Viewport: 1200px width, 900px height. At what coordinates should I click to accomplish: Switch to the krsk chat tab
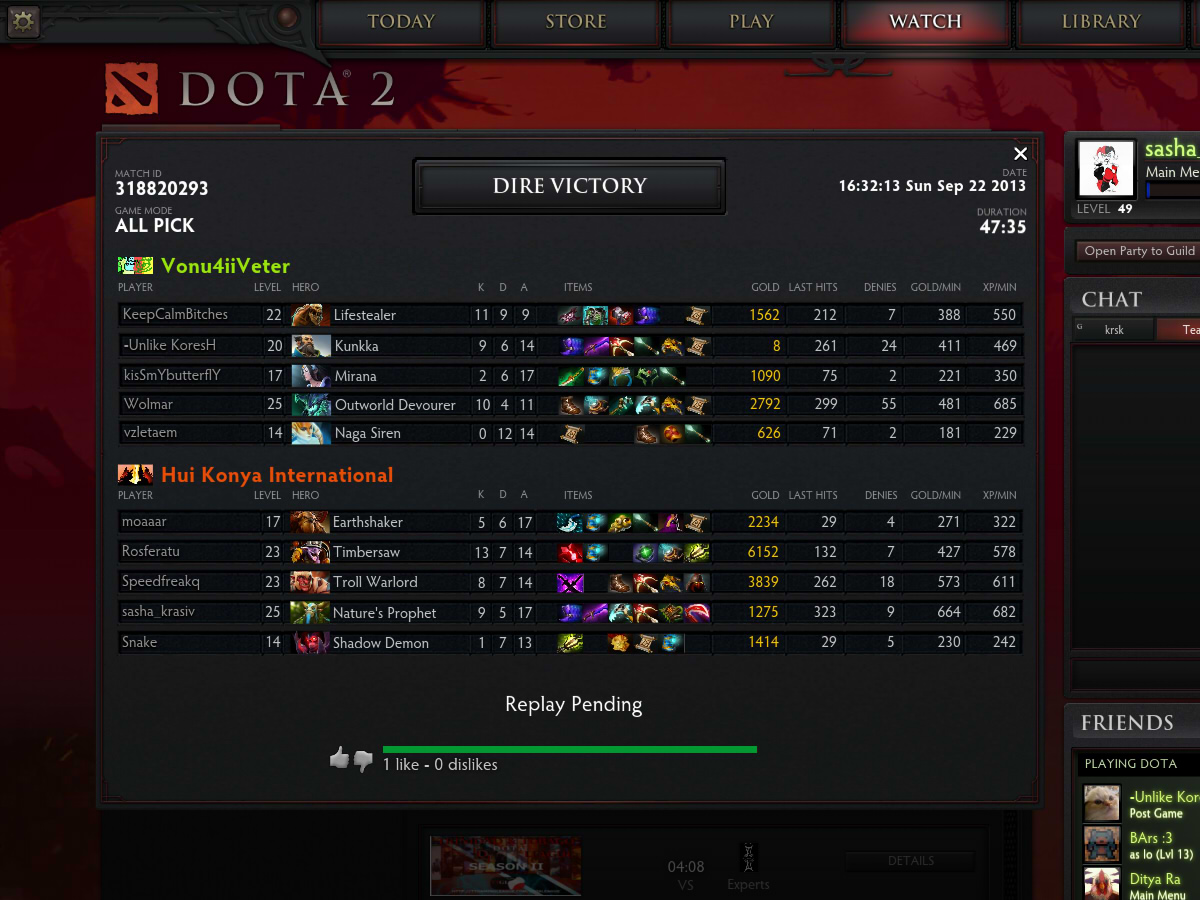pyautogui.click(x=1113, y=329)
